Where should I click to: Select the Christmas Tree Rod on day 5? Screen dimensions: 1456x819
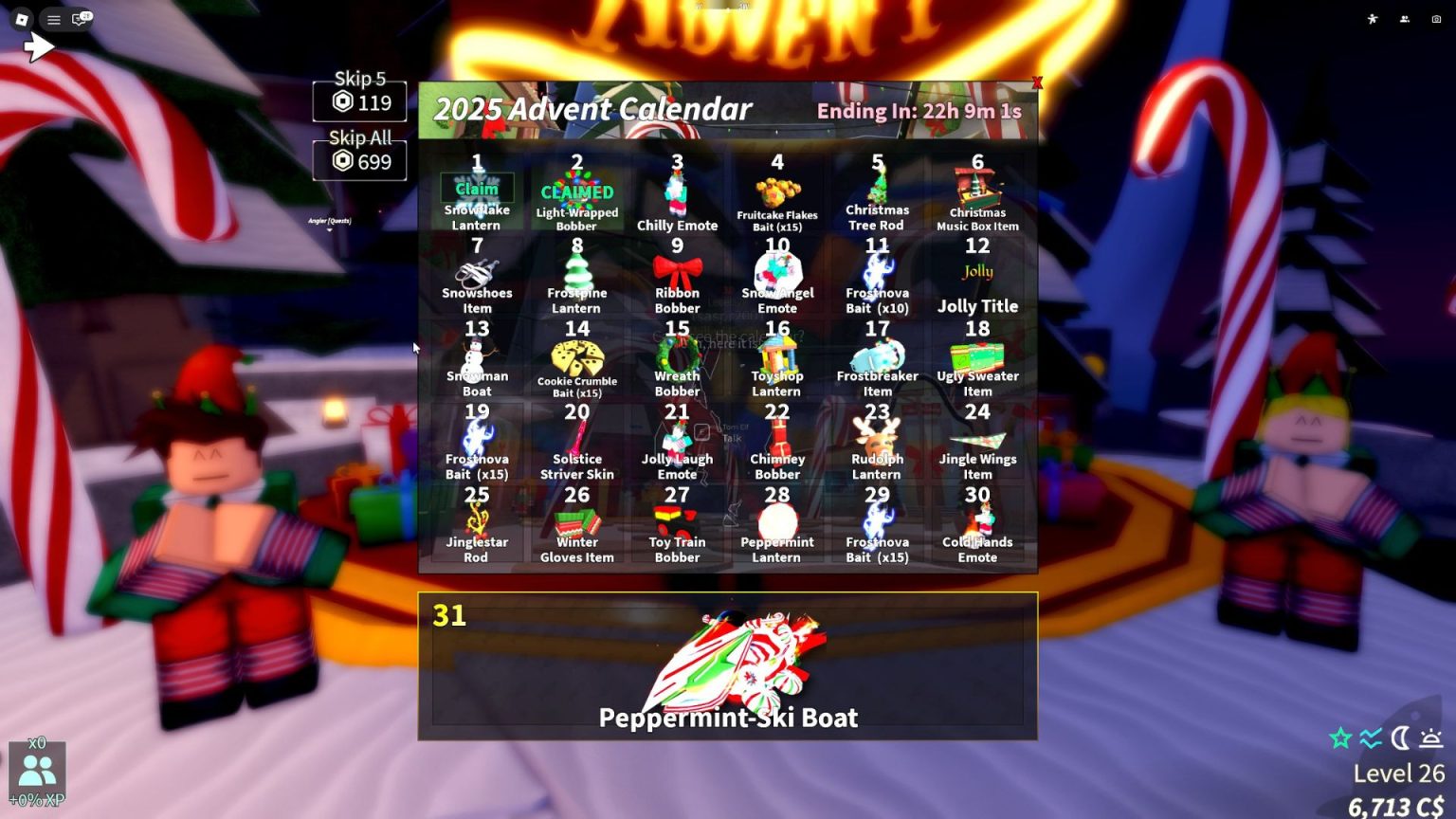click(875, 190)
